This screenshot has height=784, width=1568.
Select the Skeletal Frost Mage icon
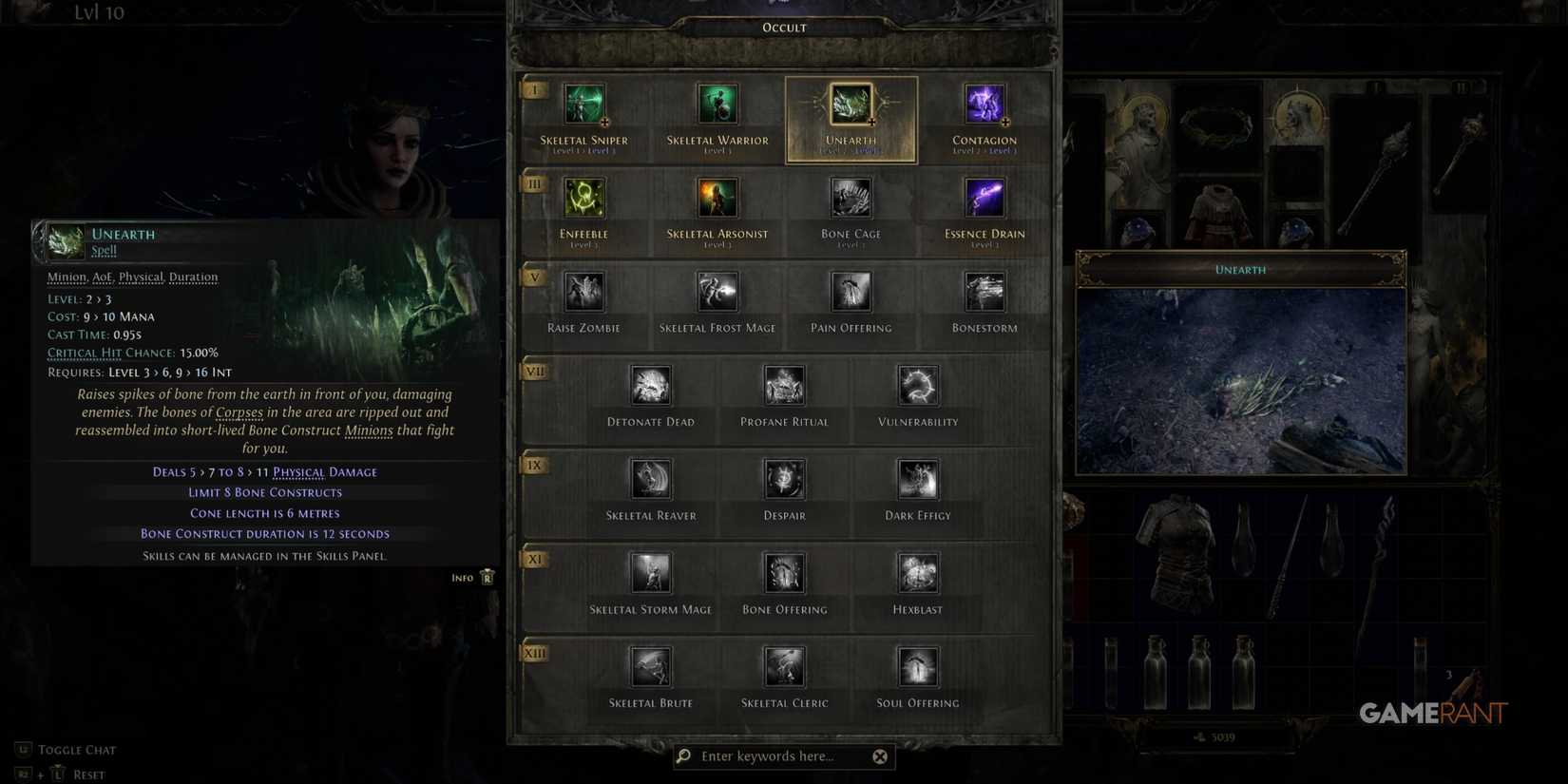pos(717,293)
